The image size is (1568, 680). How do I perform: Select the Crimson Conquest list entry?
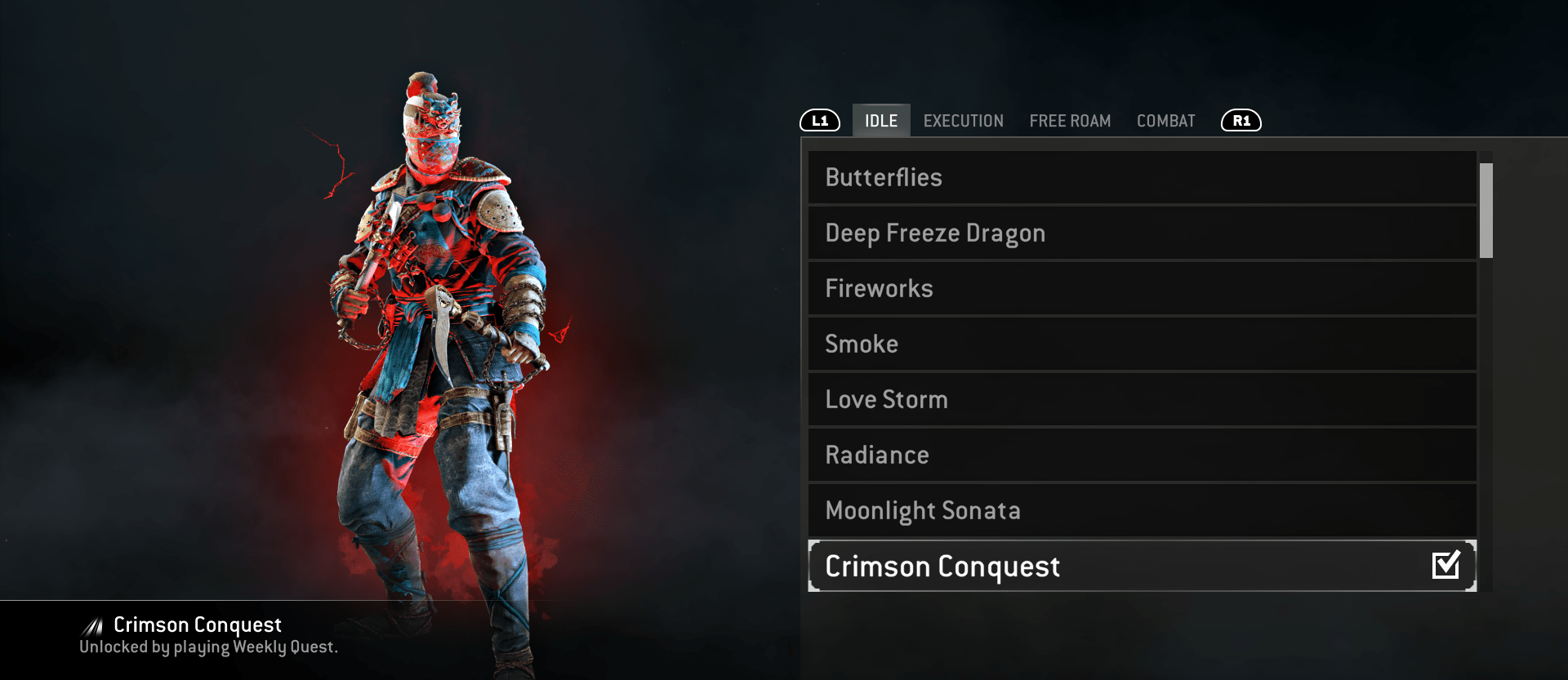[1062, 566]
